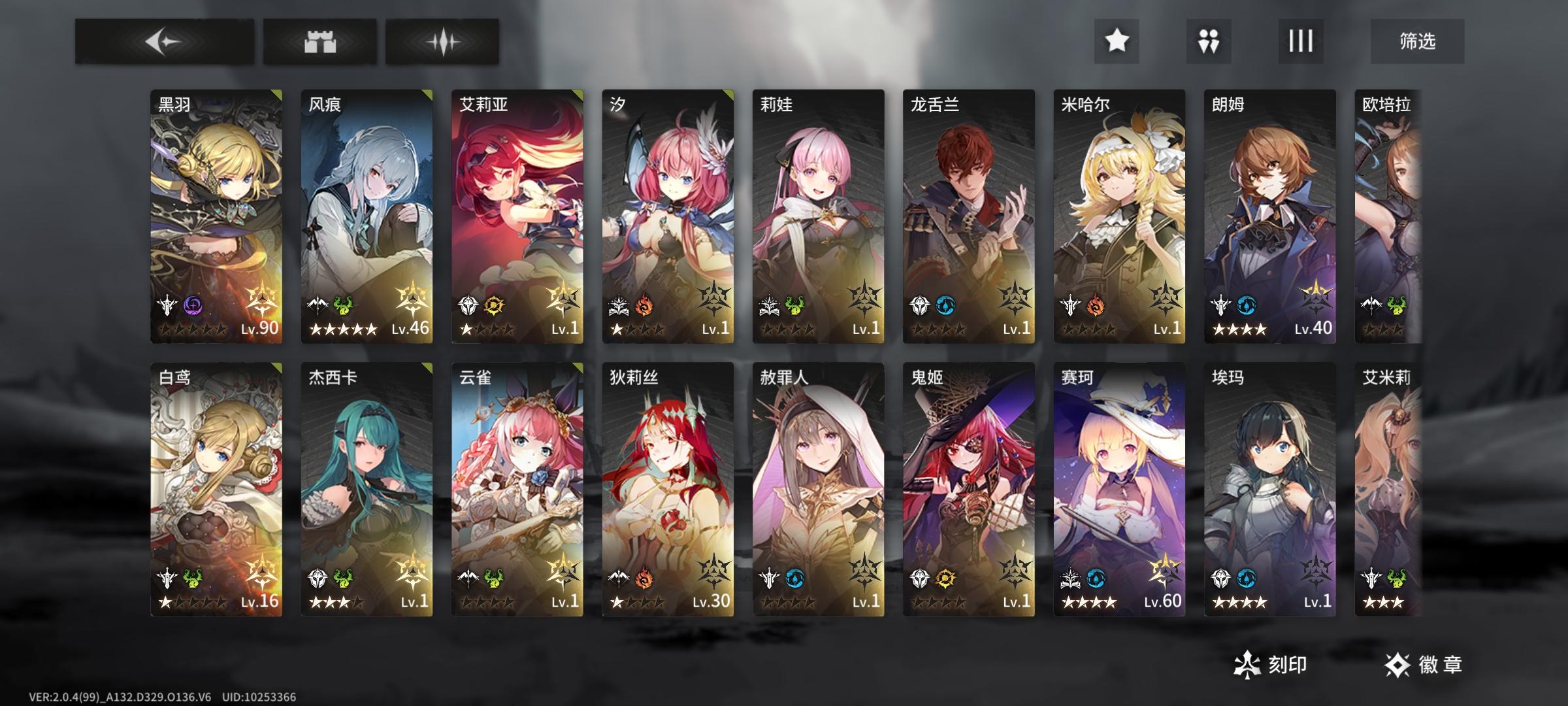Screen dimensions: 1568x706
Task: Click the duo characters icon near 筛选
Action: (x=1209, y=41)
